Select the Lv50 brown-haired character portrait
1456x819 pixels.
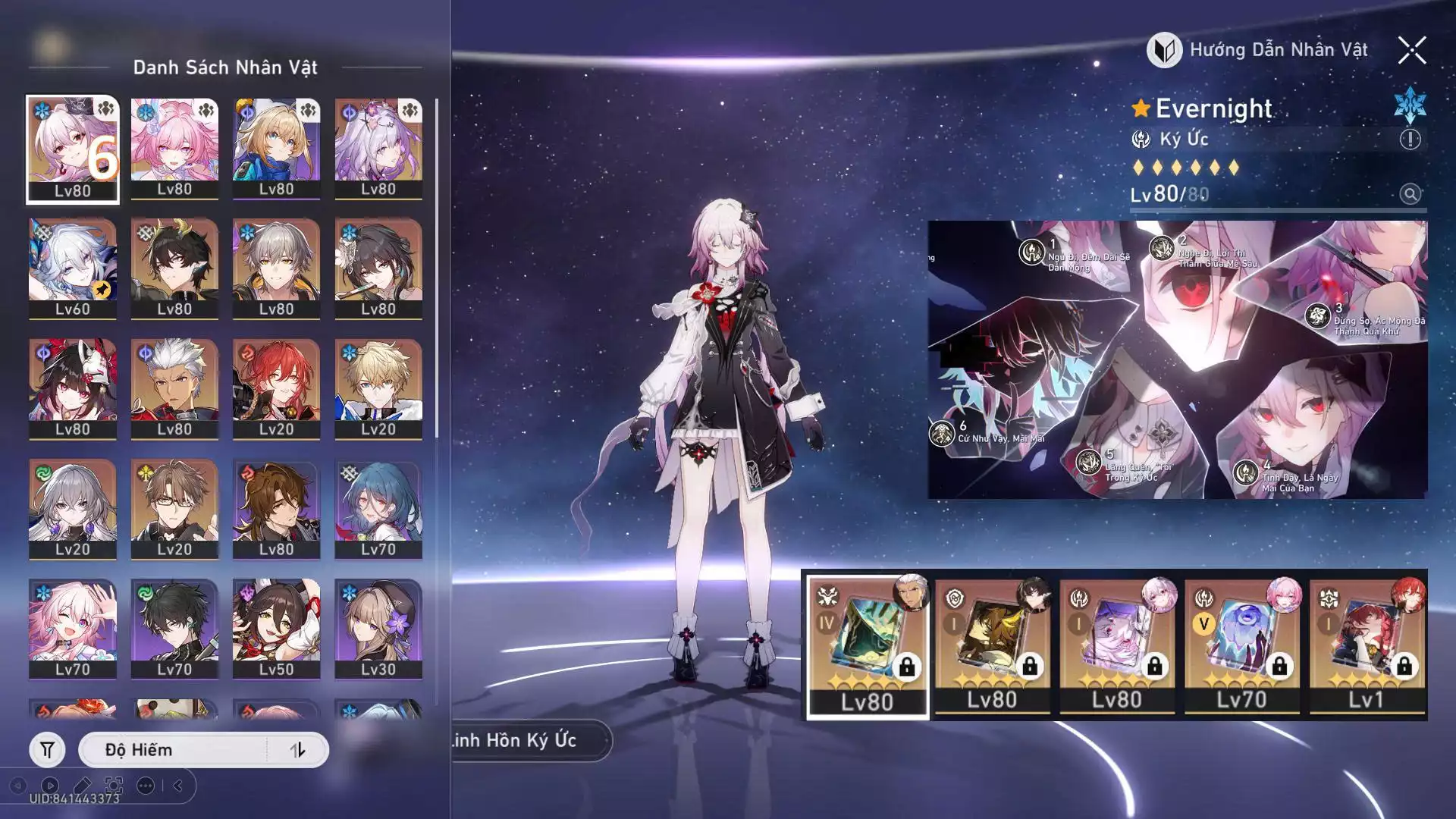tap(276, 629)
